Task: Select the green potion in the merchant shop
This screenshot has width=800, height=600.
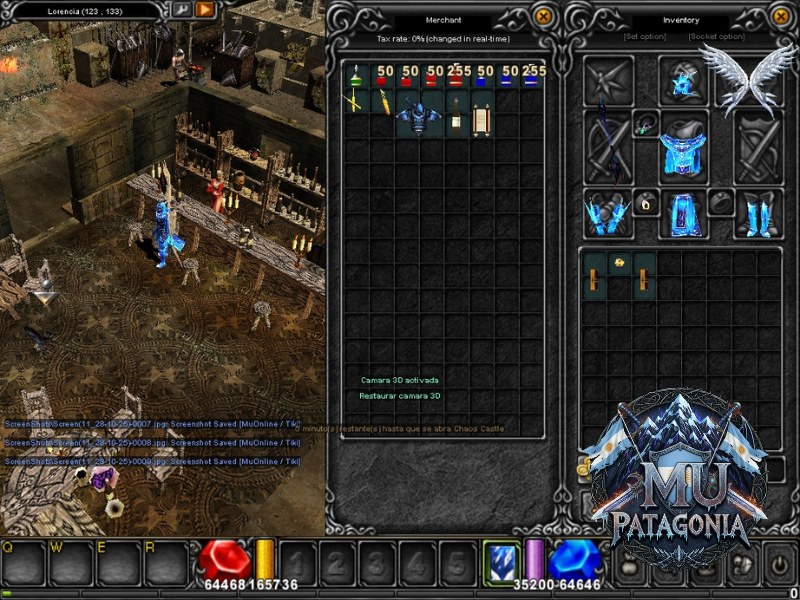Action: pyautogui.click(x=355, y=76)
